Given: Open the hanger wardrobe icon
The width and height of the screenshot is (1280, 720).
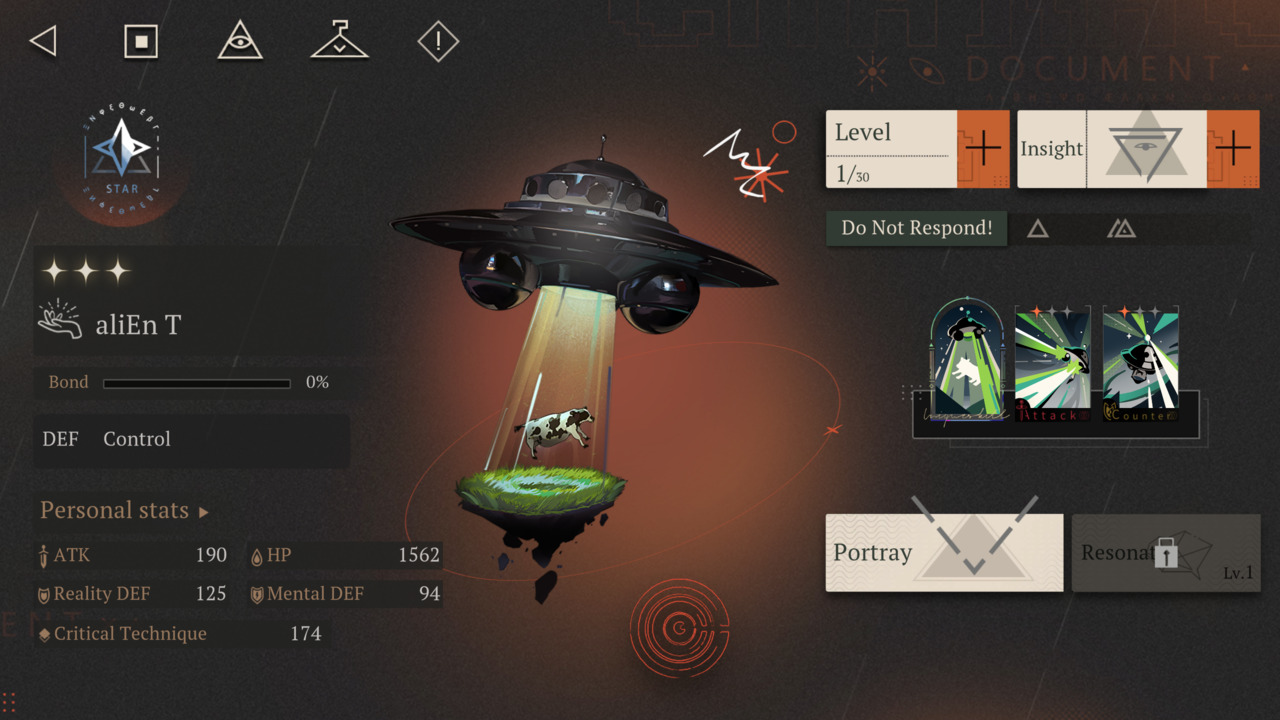Looking at the screenshot, I should (x=340, y=42).
